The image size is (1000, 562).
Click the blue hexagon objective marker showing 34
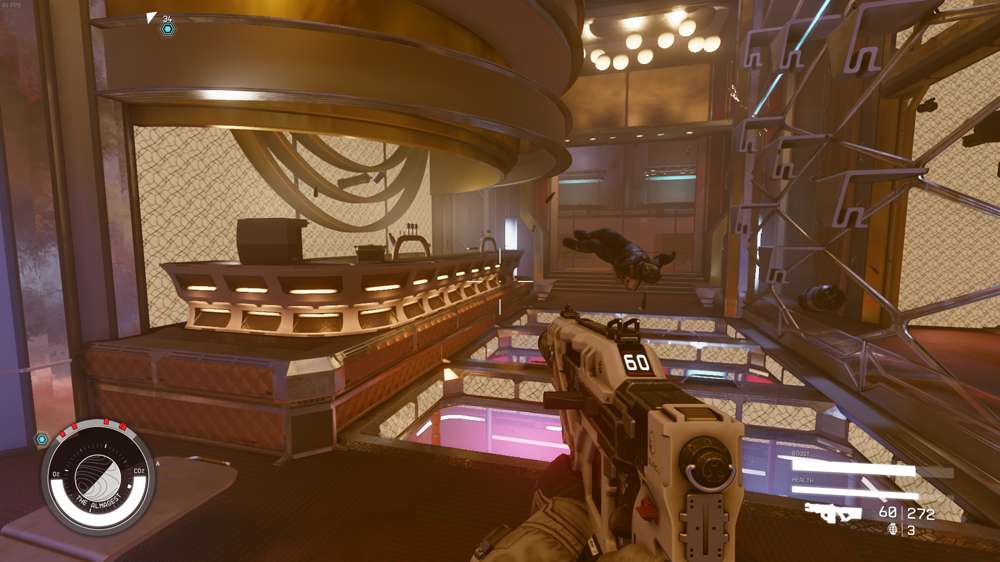[168, 29]
